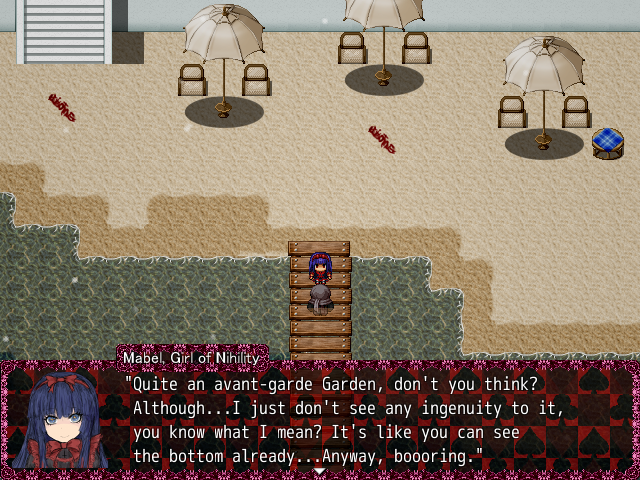This screenshot has height=480, width=640.
Task: Advance dialogue with the white continue arrow
Action: click(x=319, y=470)
